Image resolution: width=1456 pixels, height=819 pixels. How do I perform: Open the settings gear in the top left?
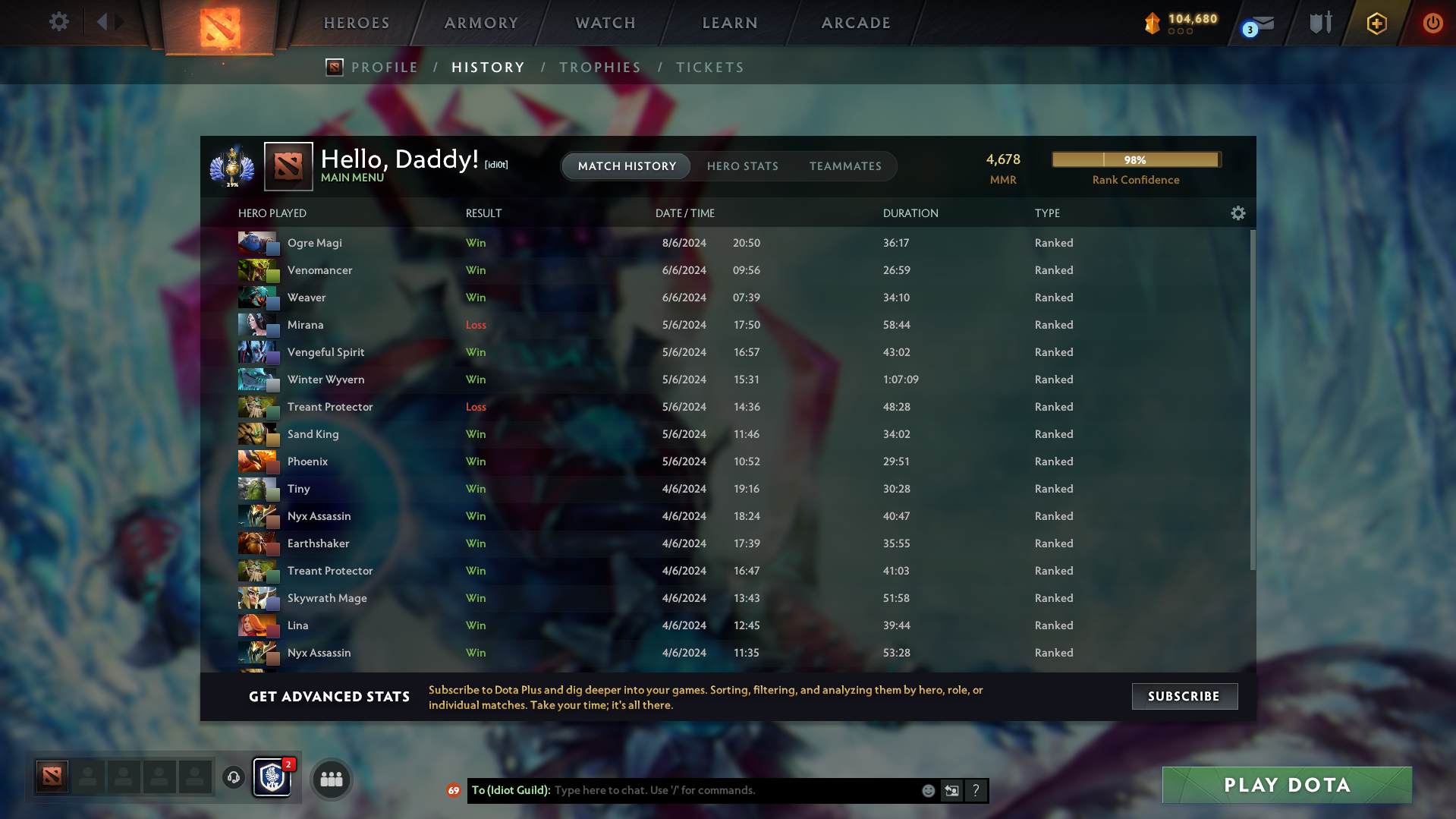pyautogui.click(x=59, y=22)
